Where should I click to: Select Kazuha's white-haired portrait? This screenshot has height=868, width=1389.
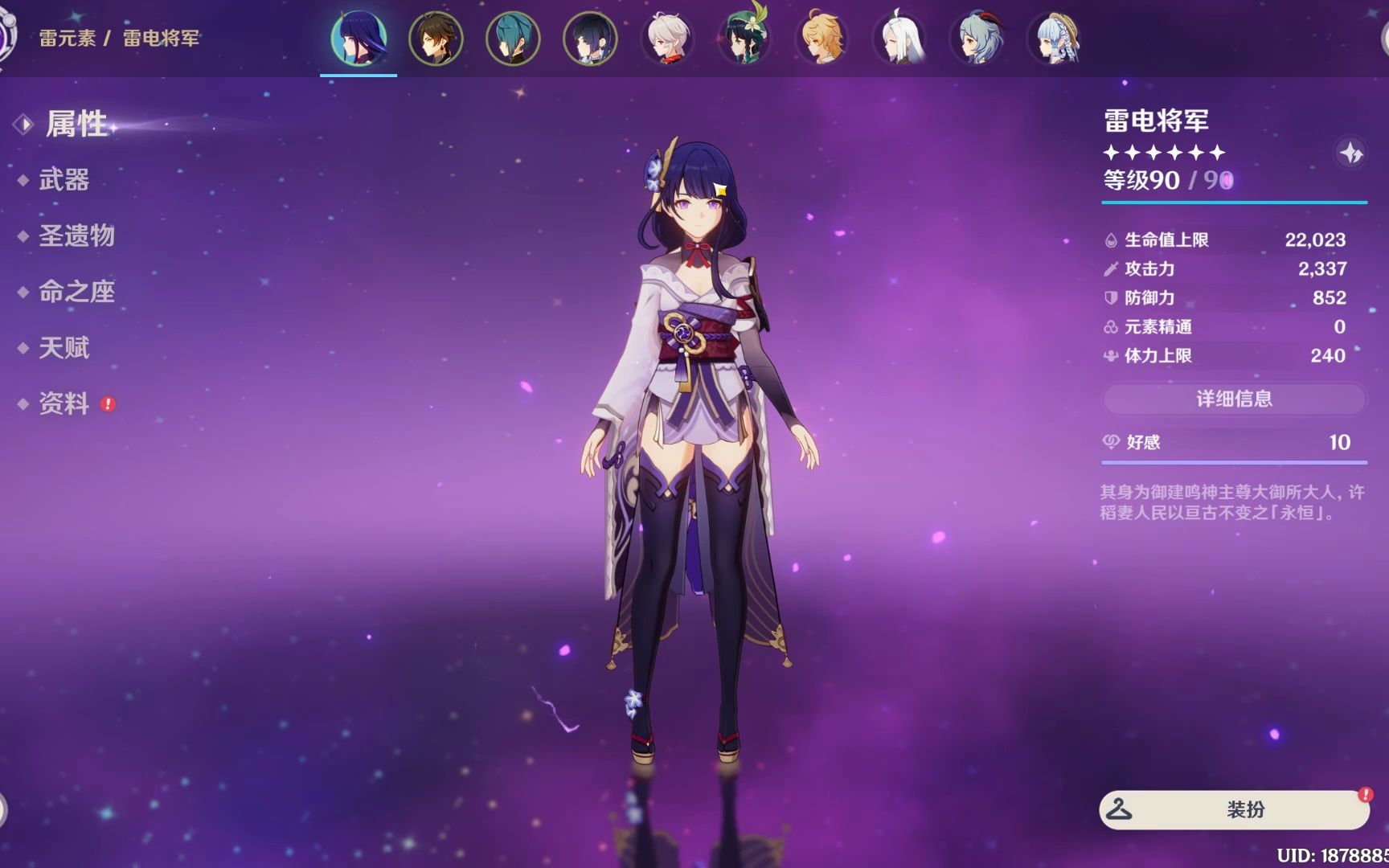pos(667,38)
